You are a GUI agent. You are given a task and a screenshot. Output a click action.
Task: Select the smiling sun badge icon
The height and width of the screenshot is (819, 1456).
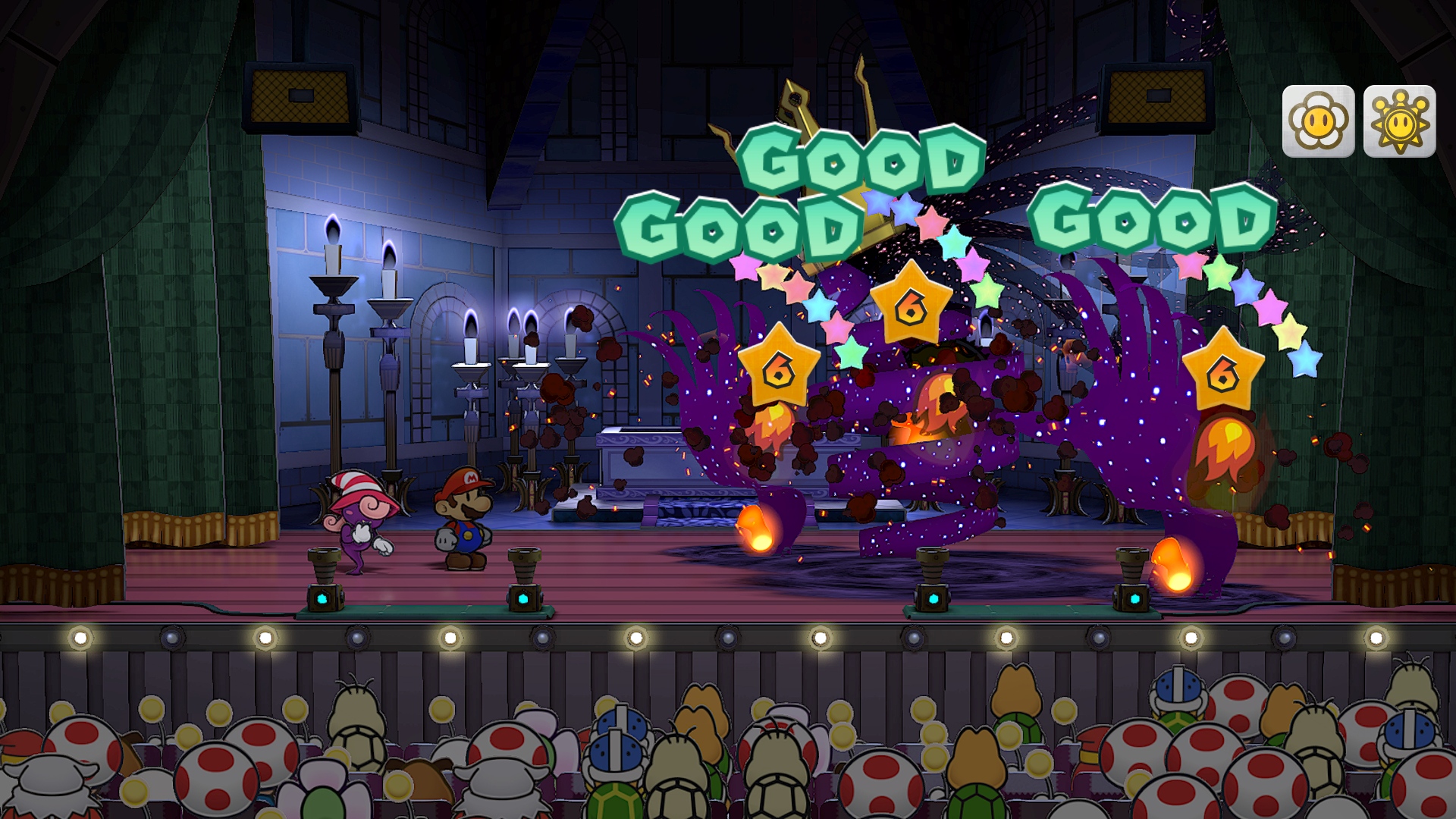tap(1399, 121)
